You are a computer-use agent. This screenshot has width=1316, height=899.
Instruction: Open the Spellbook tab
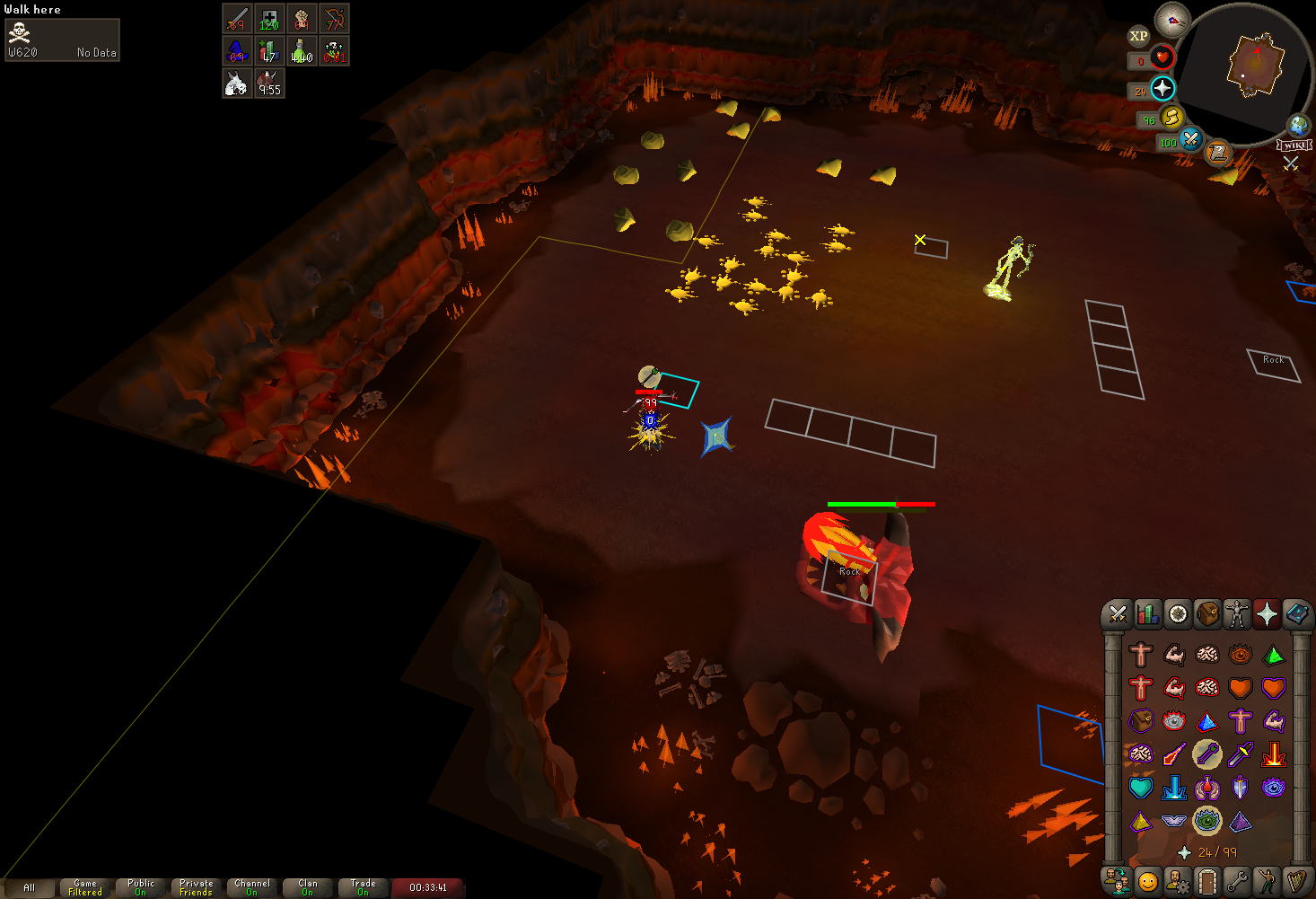1296,614
